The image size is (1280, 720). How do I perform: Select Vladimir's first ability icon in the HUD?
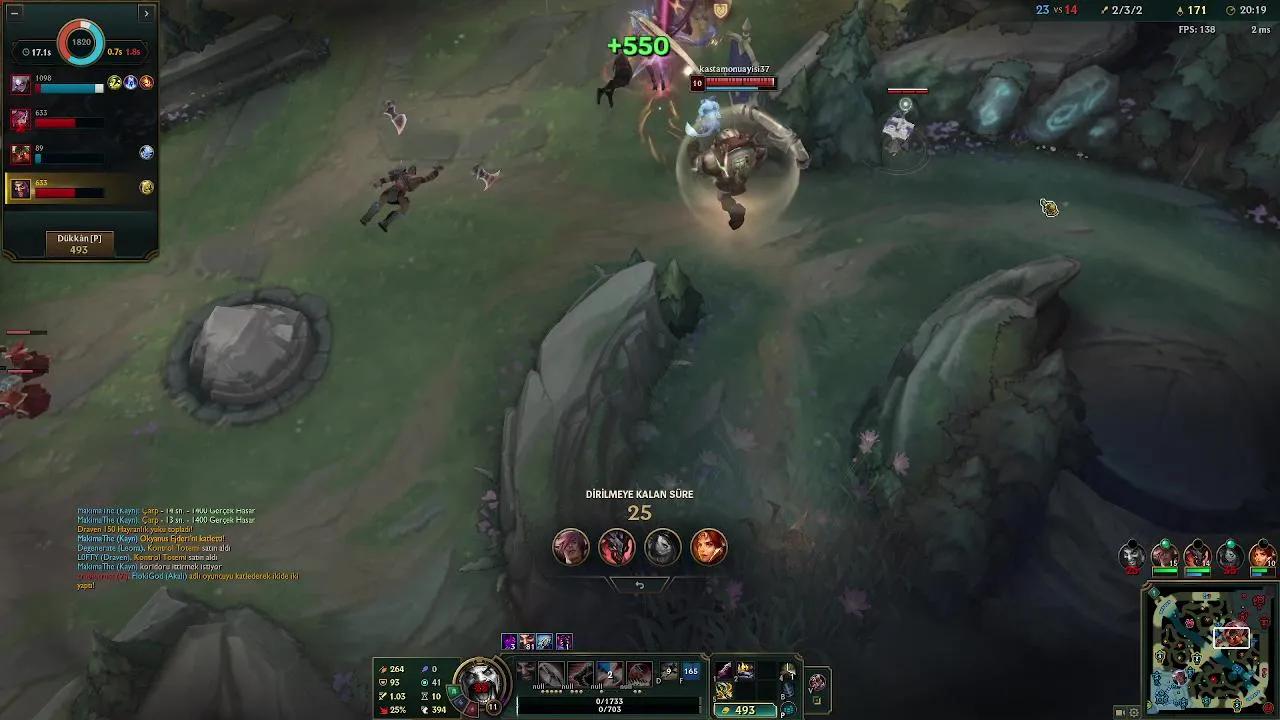pos(551,672)
